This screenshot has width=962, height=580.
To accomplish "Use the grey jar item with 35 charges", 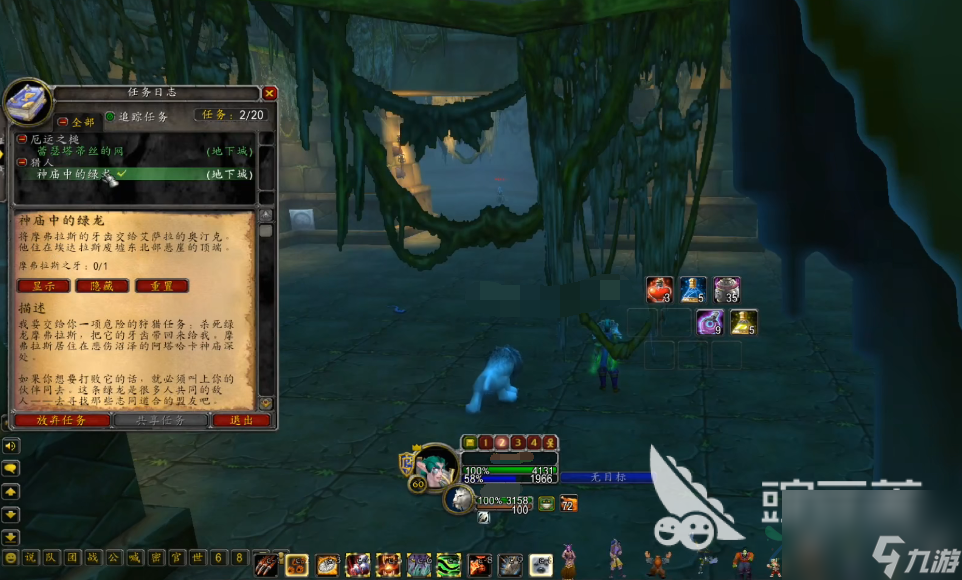I will pyautogui.click(x=726, y=289).
